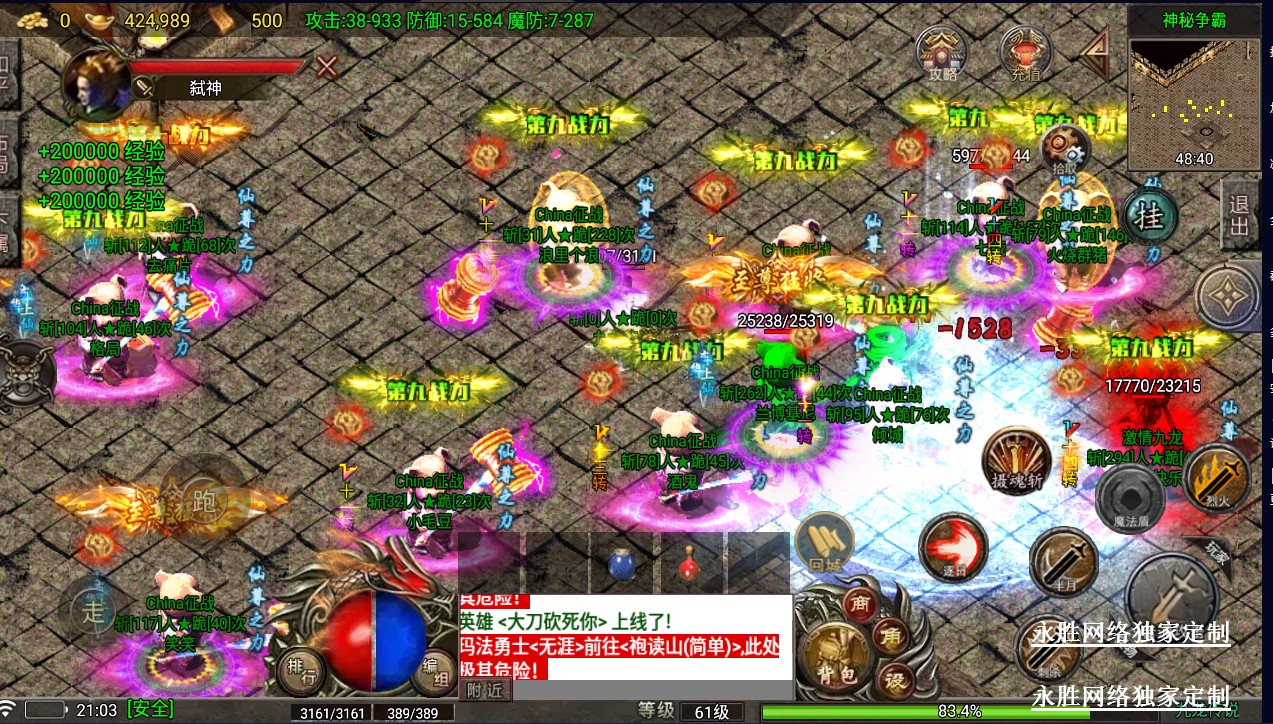1273x724 pixels.
Task: Use the 魔法盾 magic shield skill
Action: 1128,497
